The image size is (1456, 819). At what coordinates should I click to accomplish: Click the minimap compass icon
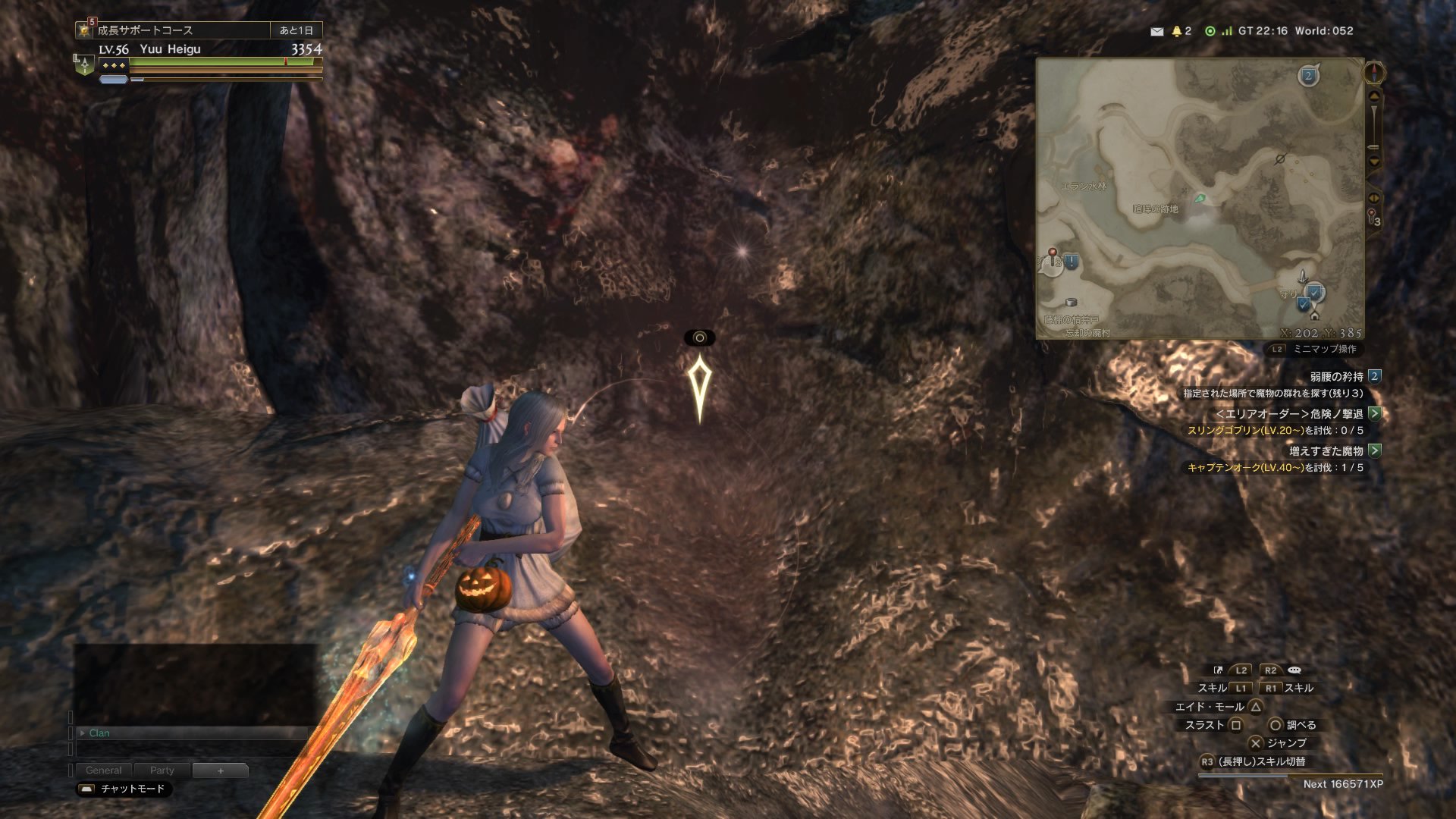1374,73
